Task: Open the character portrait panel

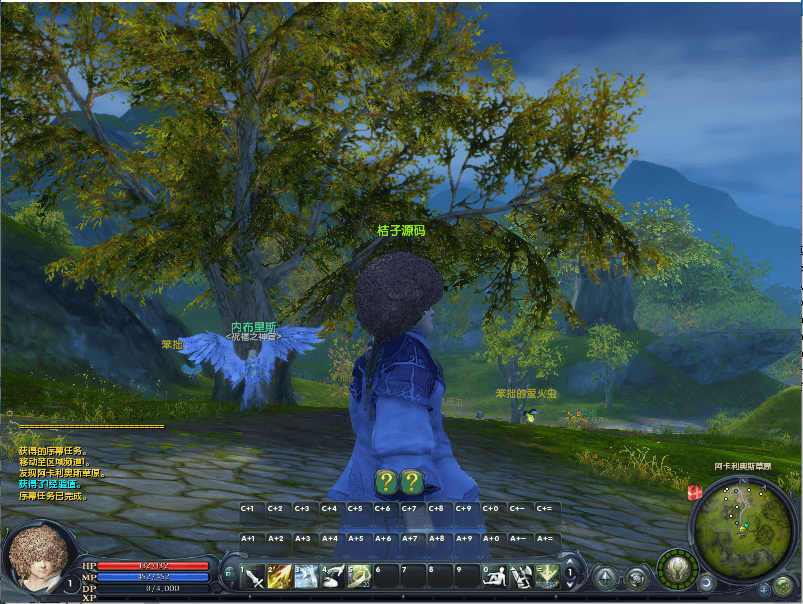Action: (38, 555)
